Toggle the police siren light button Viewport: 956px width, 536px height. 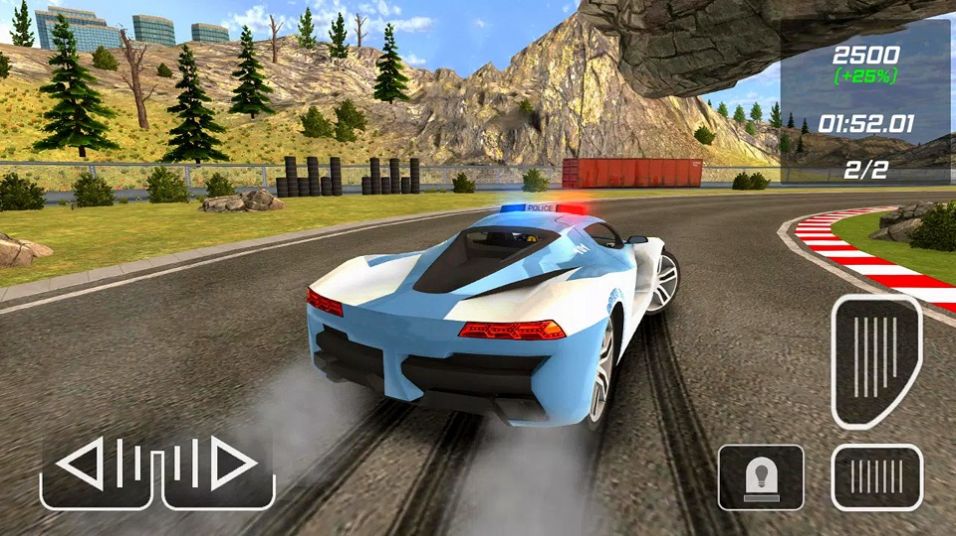(x=761, y=477)
